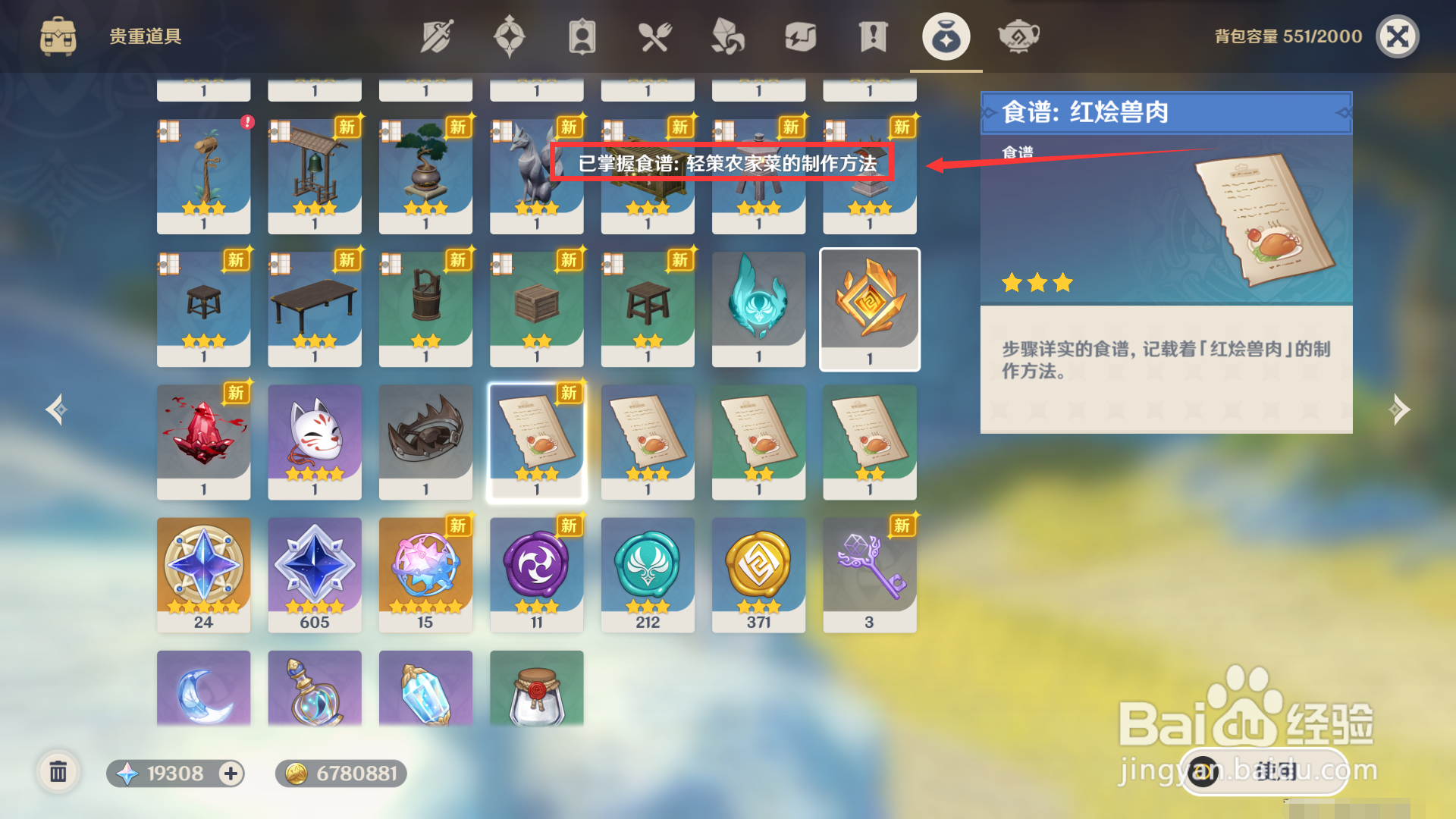Open the gadgets inventory tab
This screenshot has width=1456, height=819.
click(x=800, y=35)
